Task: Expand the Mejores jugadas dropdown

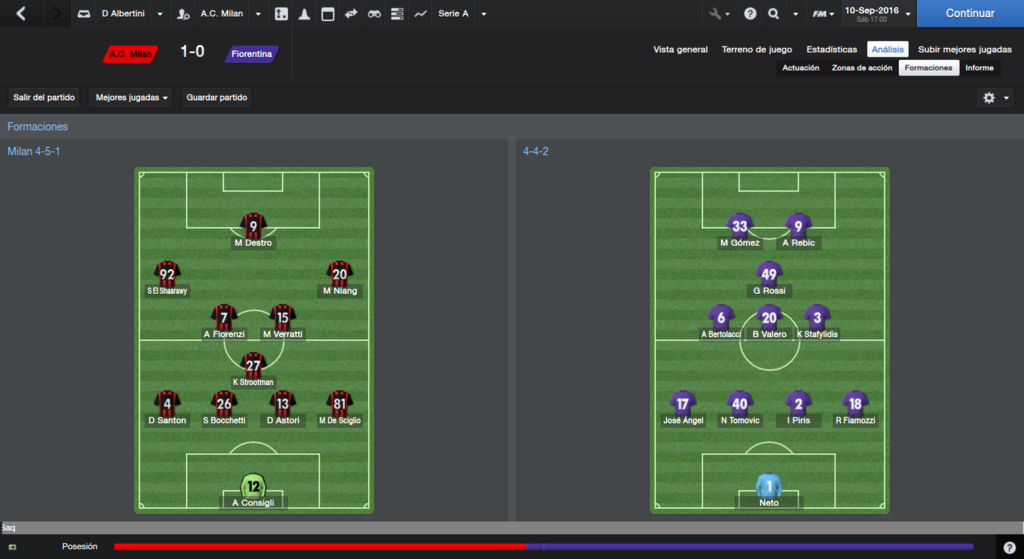Action: pos(132,98)
